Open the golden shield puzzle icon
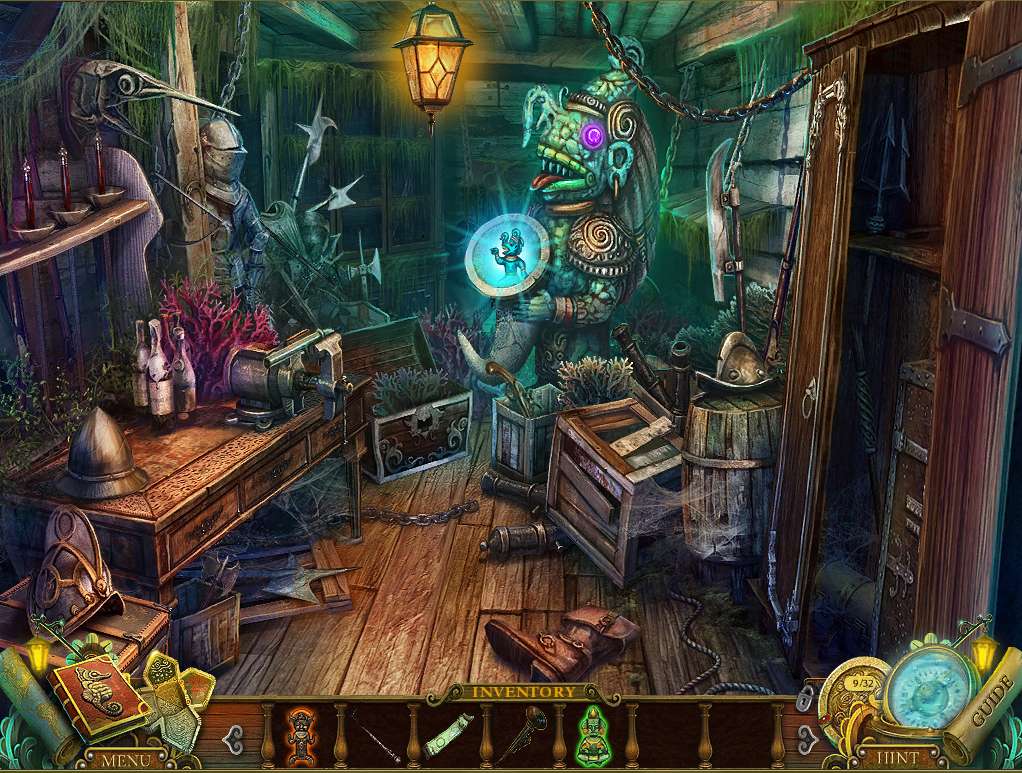1022x773 pixels. 176,695
